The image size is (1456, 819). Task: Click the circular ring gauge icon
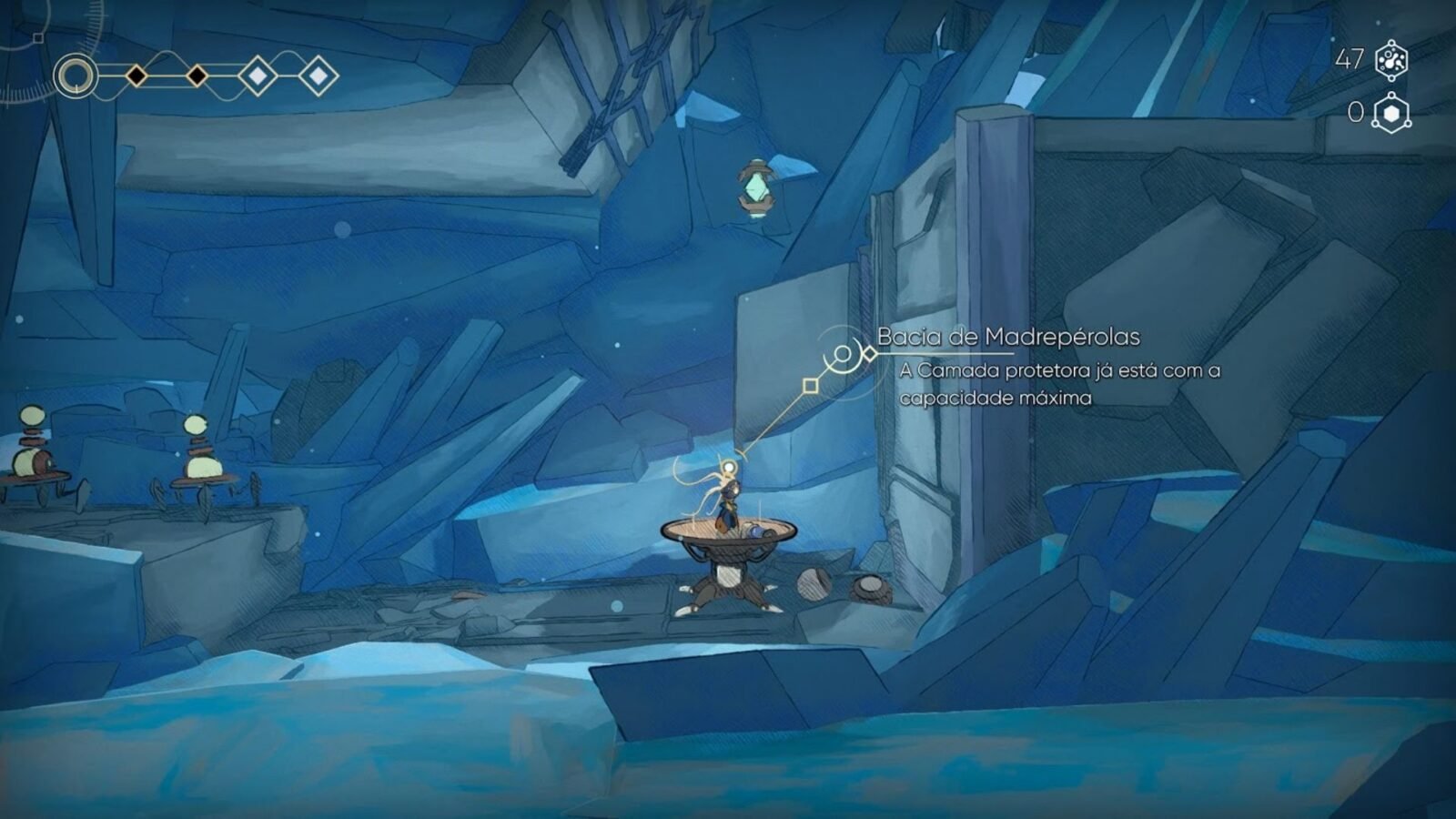[x=76, y=76]
